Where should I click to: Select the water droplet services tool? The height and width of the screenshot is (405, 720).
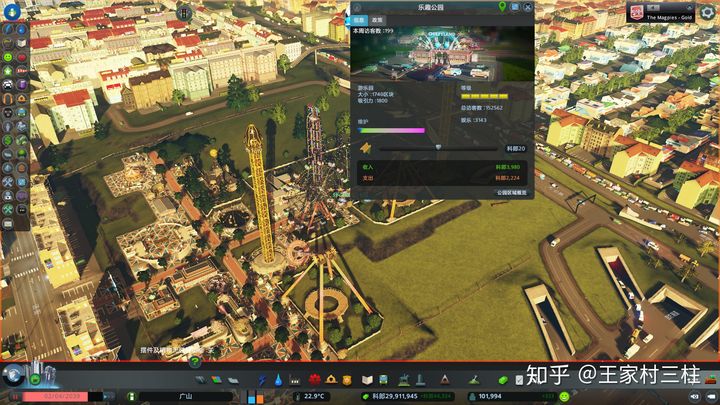[279, 380]
